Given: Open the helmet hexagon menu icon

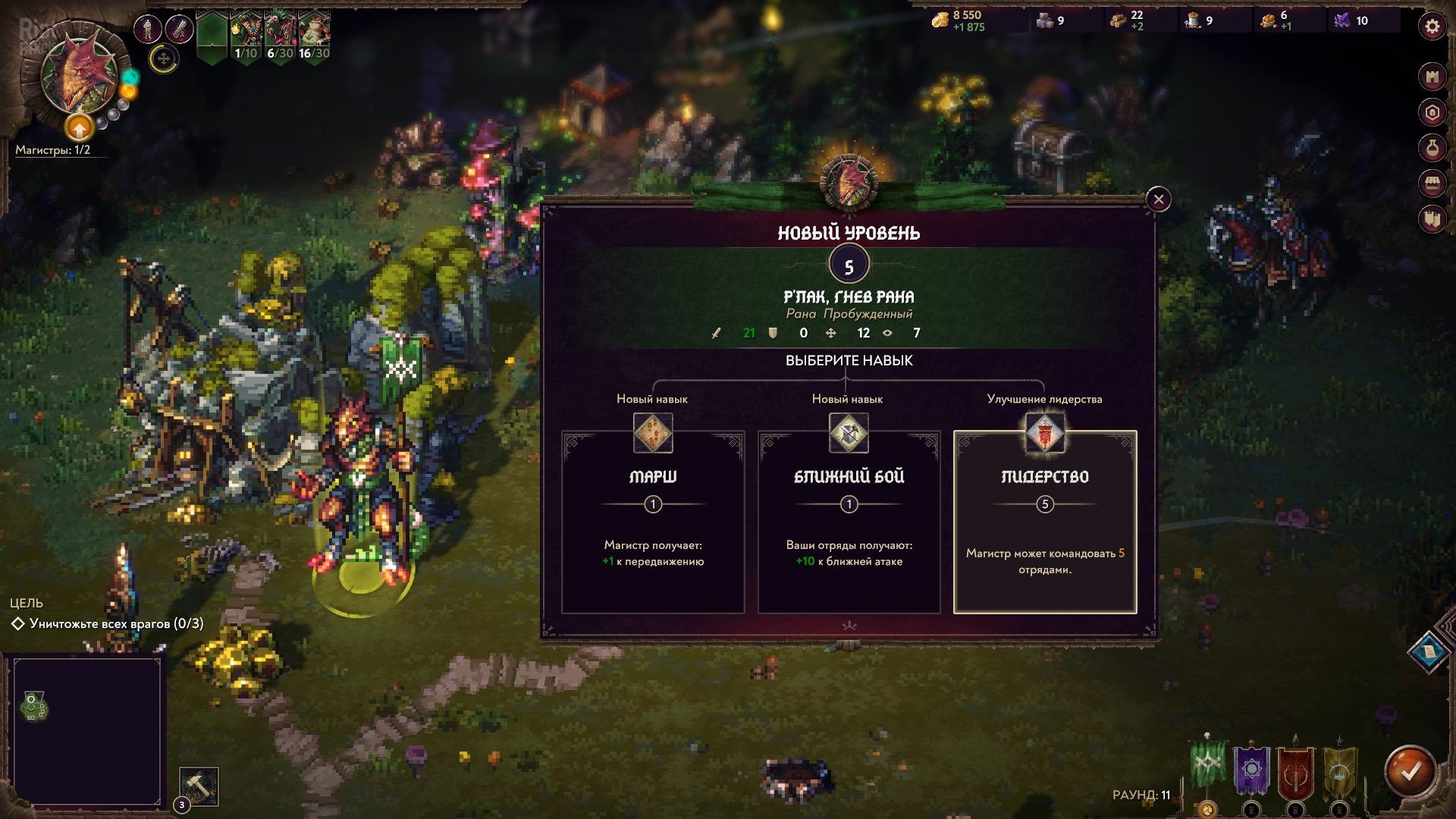Looking at the screenshot, I should click(x=1432, y=113).
